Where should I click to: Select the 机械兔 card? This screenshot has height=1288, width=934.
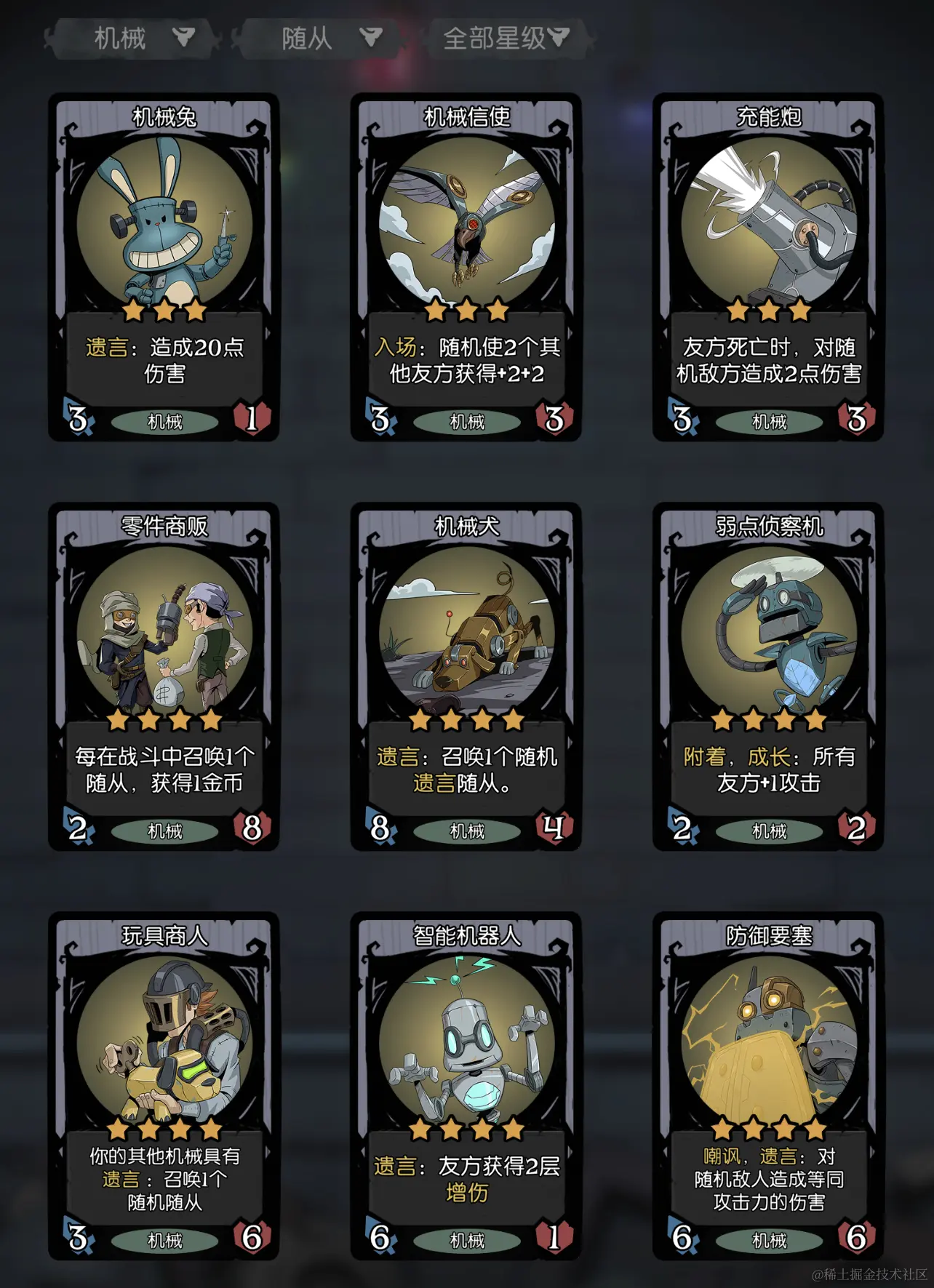pyautogui.click(x=164, y=267)
